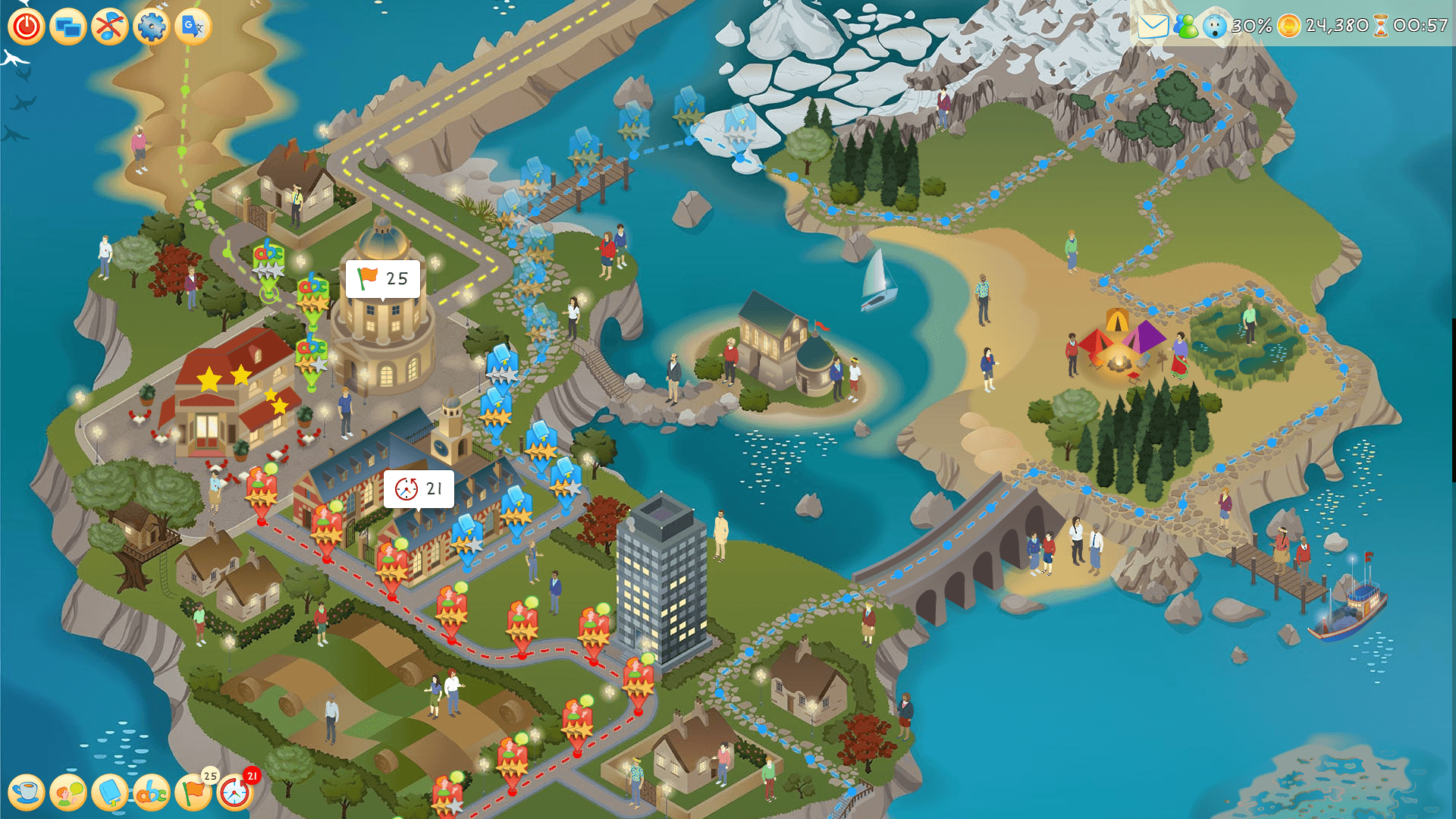Open the conversation speech-bubble button
The height and width of the screenshot is (819, 1456).
68,792
